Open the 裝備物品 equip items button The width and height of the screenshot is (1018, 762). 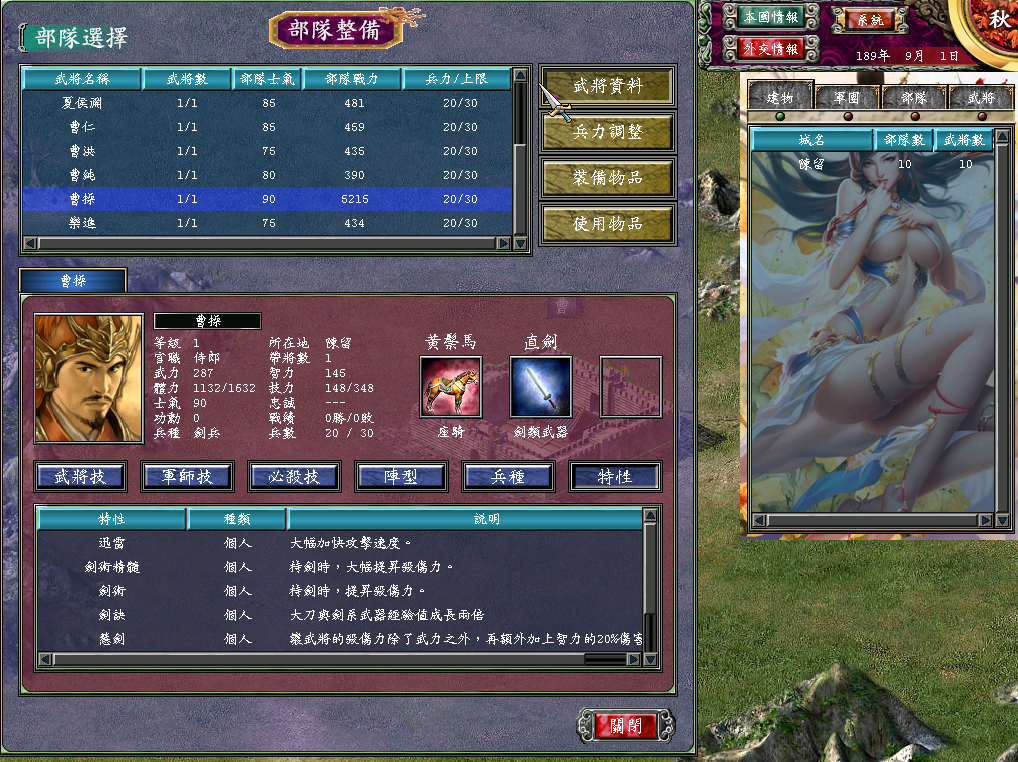pyautogui.click(x=607, y=178)
